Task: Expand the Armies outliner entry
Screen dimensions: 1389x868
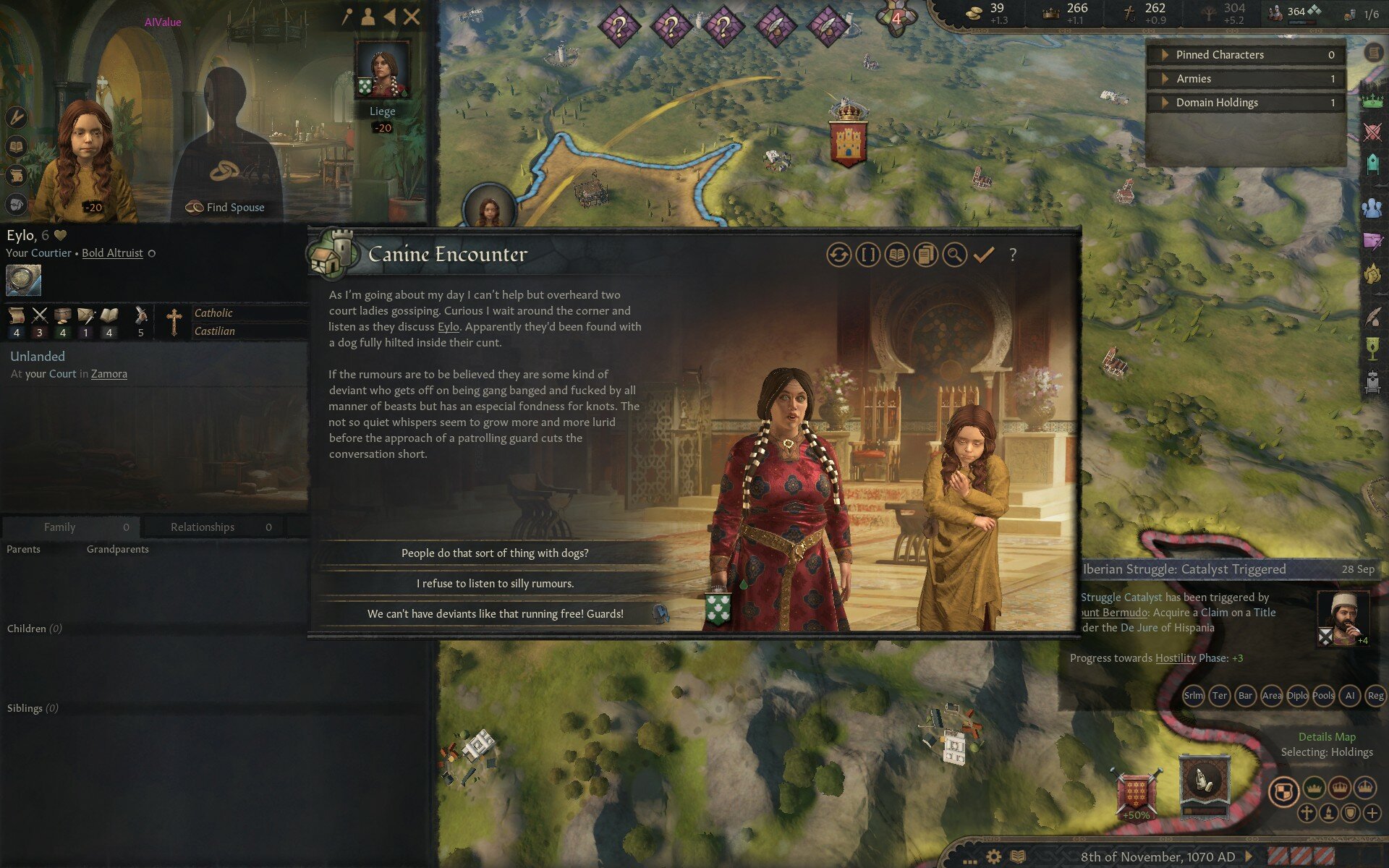Action: (x=1165, y=78)
